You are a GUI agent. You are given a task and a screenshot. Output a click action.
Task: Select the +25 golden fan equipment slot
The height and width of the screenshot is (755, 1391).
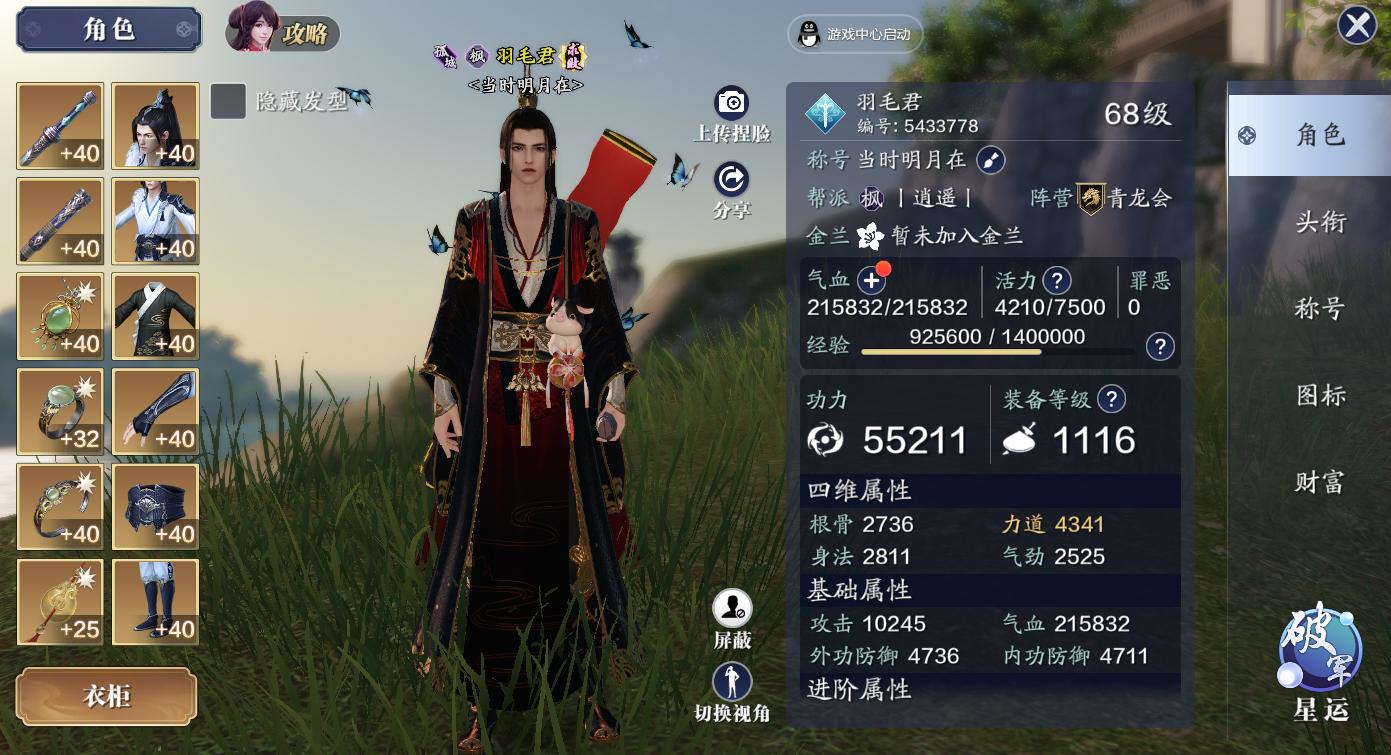click(59, 601)
